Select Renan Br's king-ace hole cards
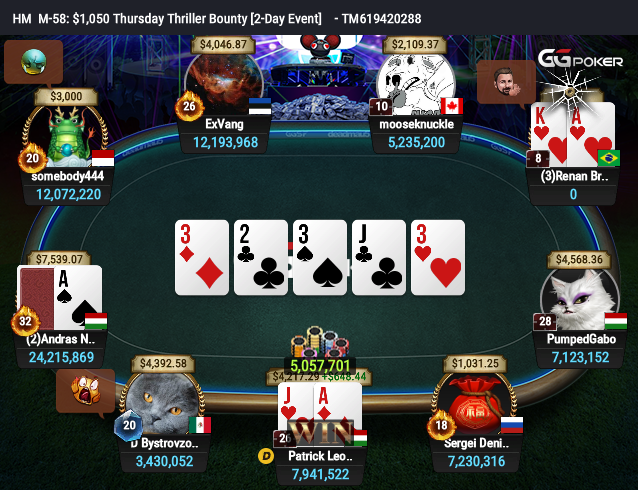The image size is (638, 490). pyautogui.click(x=573, y=133)
